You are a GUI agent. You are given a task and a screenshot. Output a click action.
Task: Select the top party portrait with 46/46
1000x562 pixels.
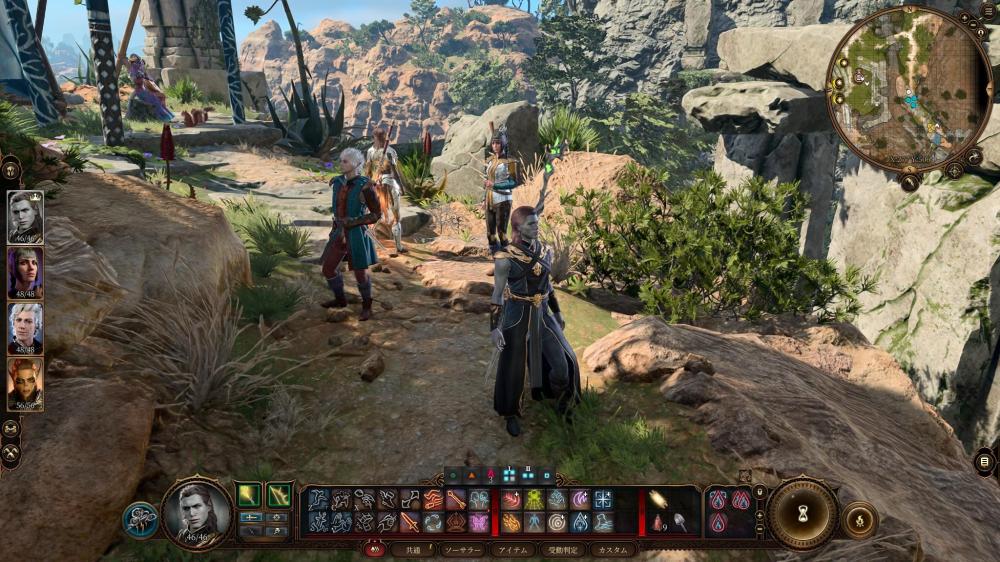click(25, 217)
